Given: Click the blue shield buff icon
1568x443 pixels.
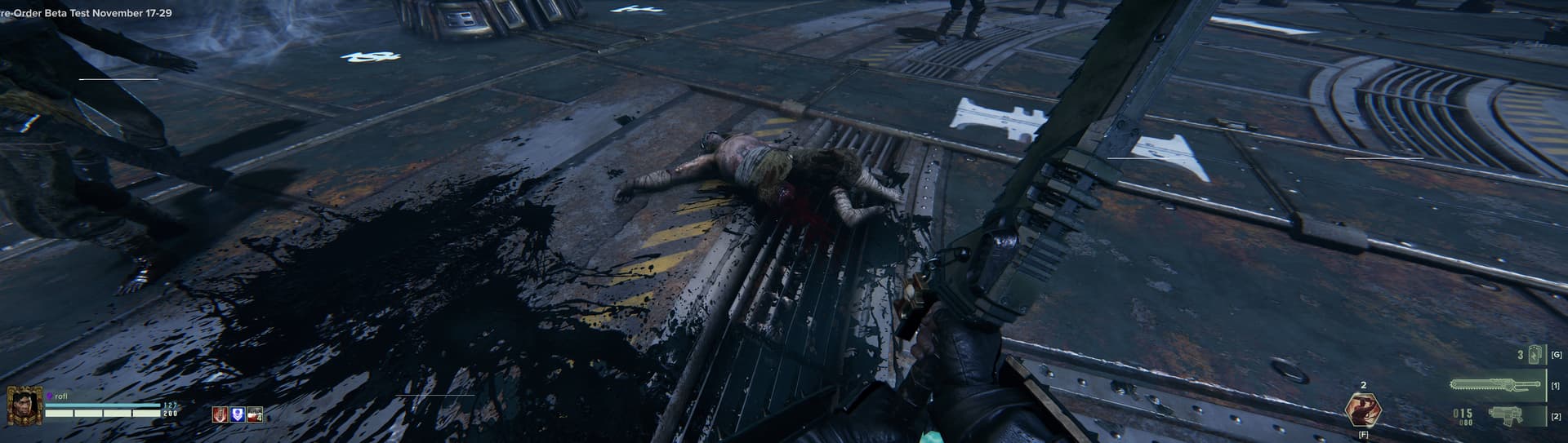Looking at the screenshot, I should [237, 414].
